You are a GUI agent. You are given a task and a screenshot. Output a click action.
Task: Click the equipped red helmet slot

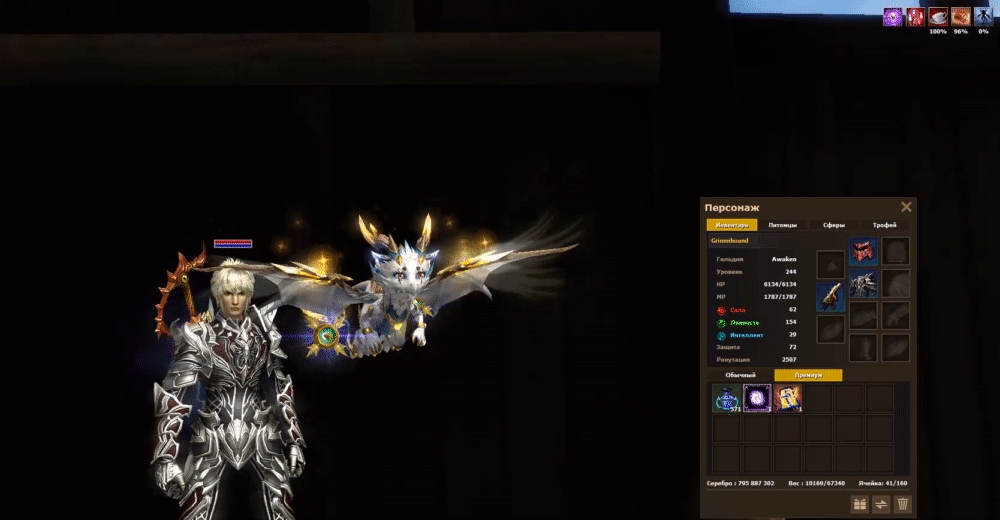pyautogui.click(x=863, y=251)
